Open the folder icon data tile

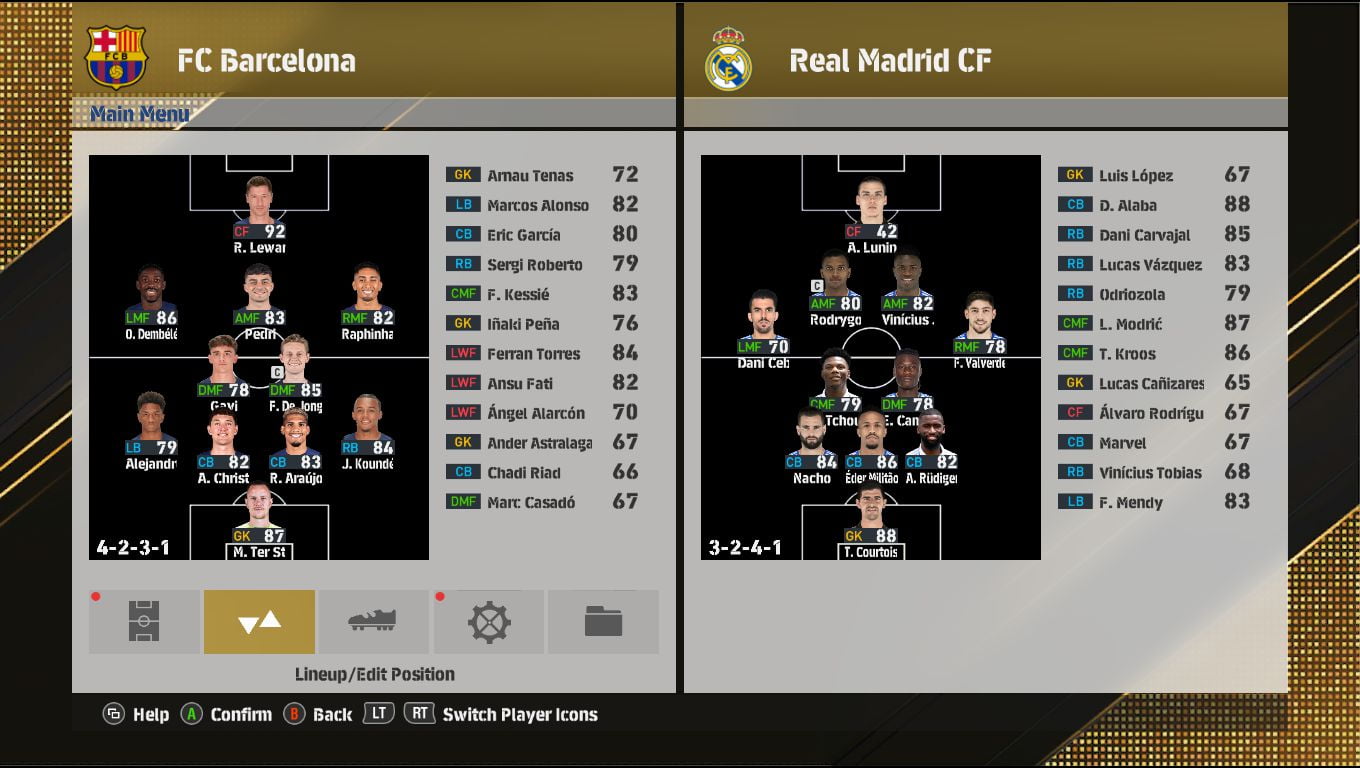click(603, 621)
